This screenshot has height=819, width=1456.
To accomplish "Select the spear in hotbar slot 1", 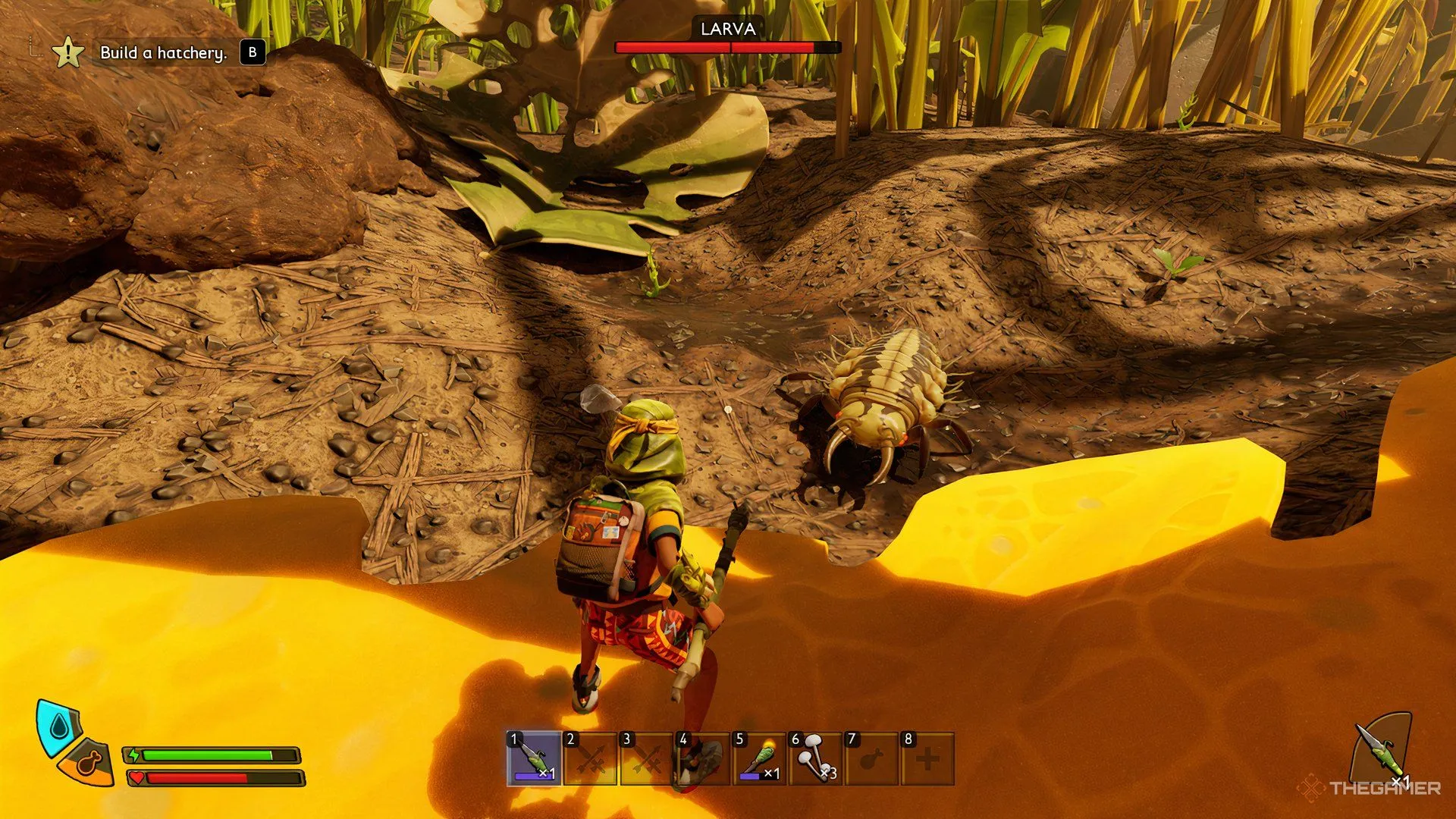I will pyautogui.click(x=535, y=758).
